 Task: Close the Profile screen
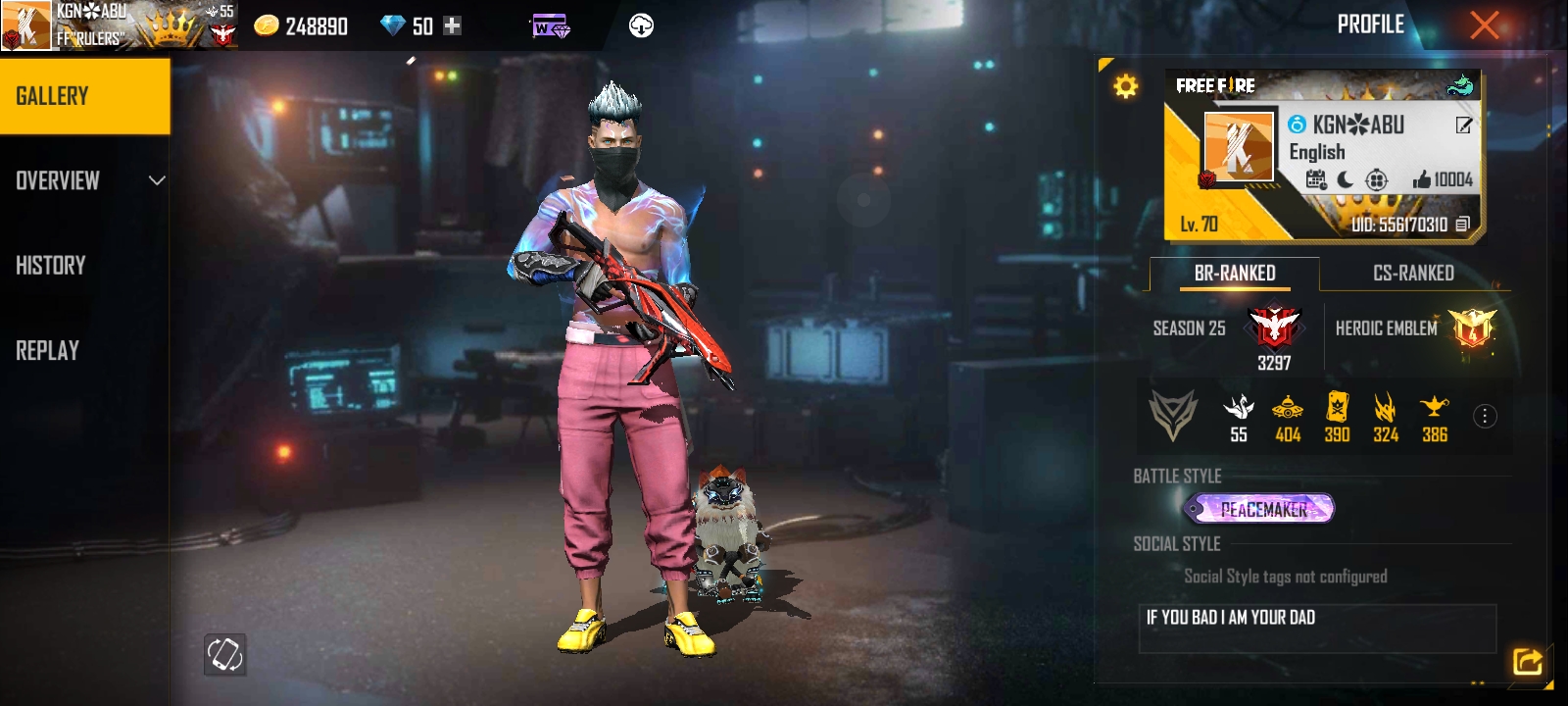(x=1484, y=25)
